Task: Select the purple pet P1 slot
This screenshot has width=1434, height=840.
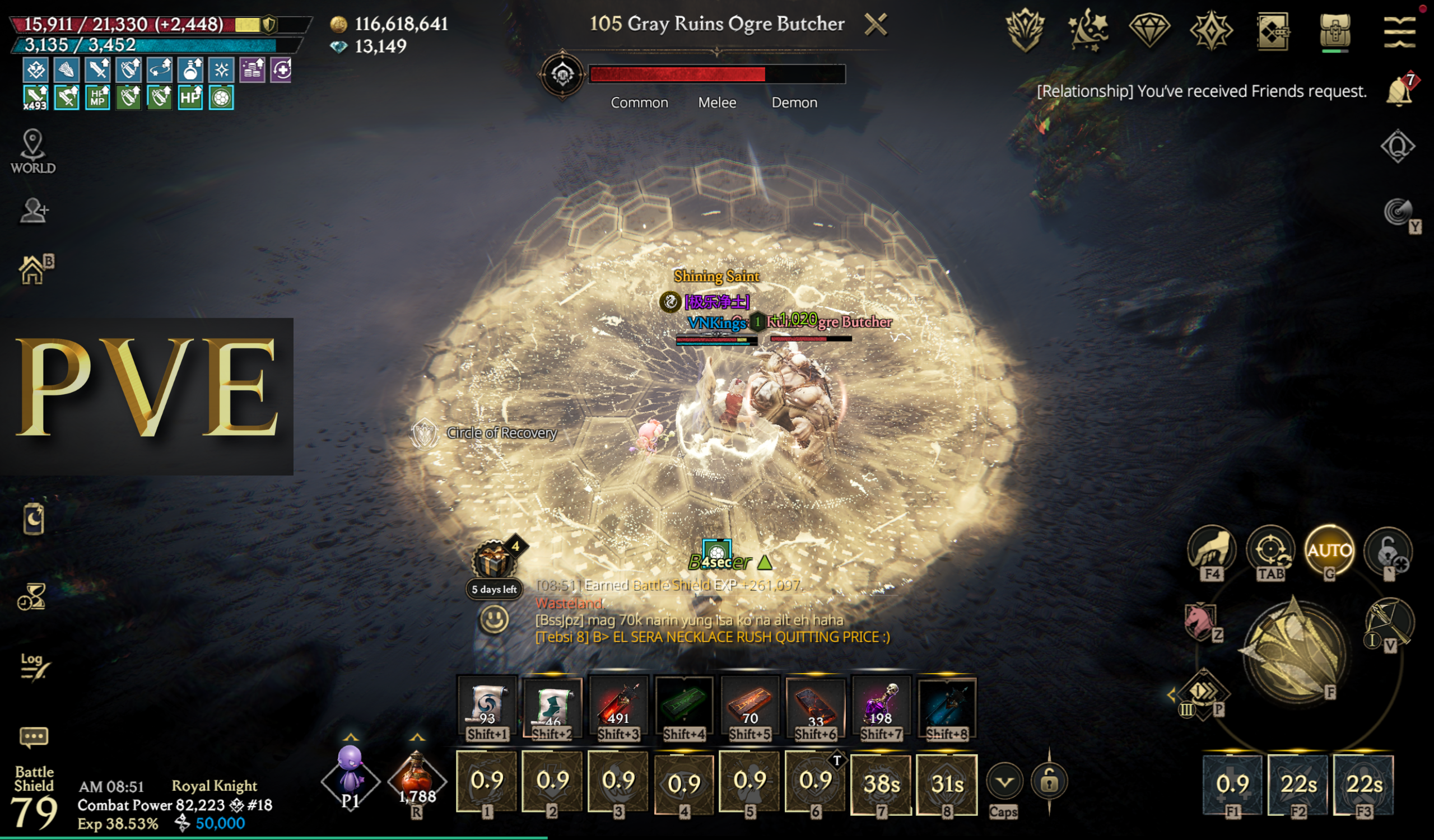Action: [x=351, y=779]
